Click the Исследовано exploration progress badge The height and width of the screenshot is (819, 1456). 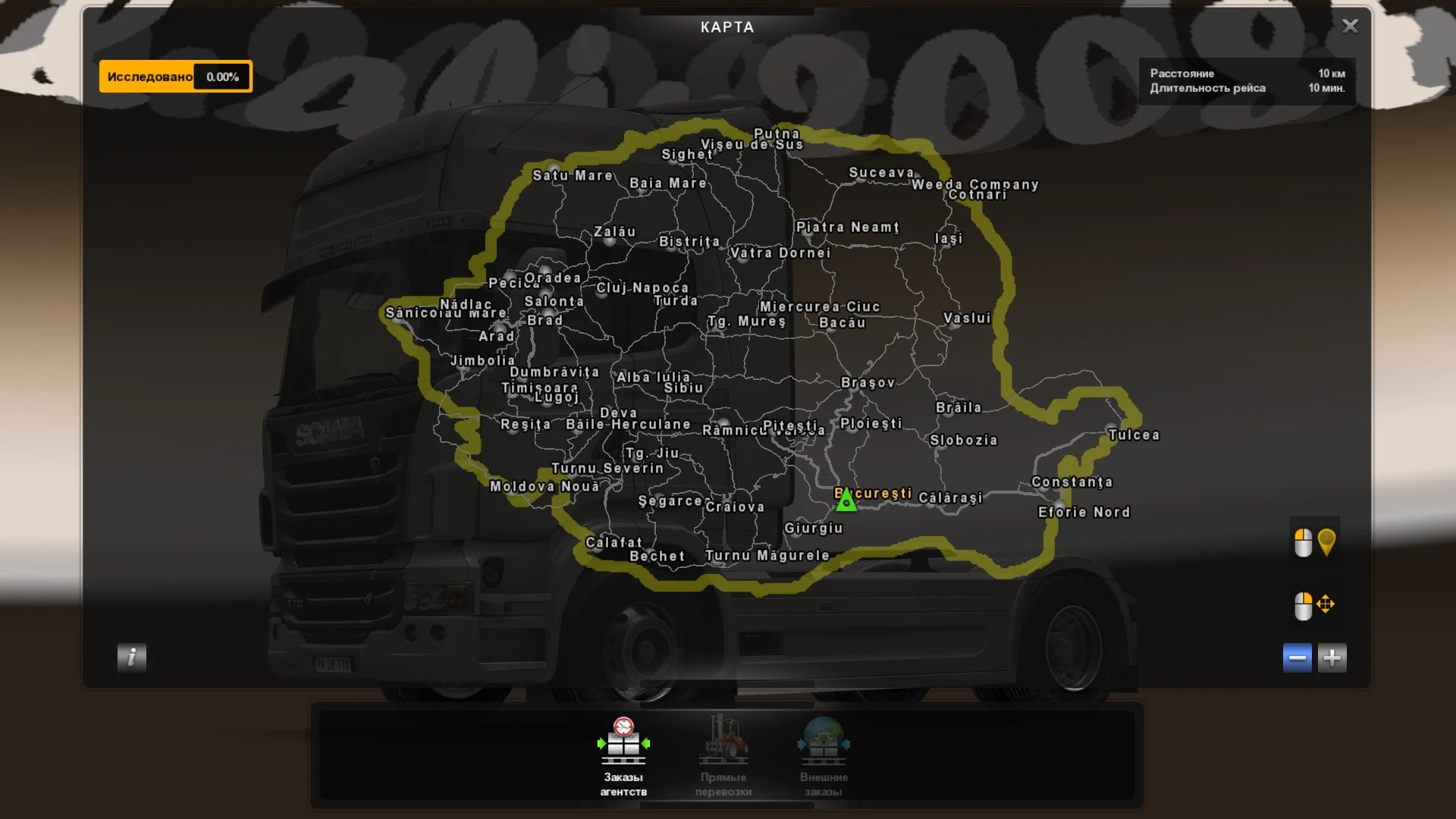(174, 76)
